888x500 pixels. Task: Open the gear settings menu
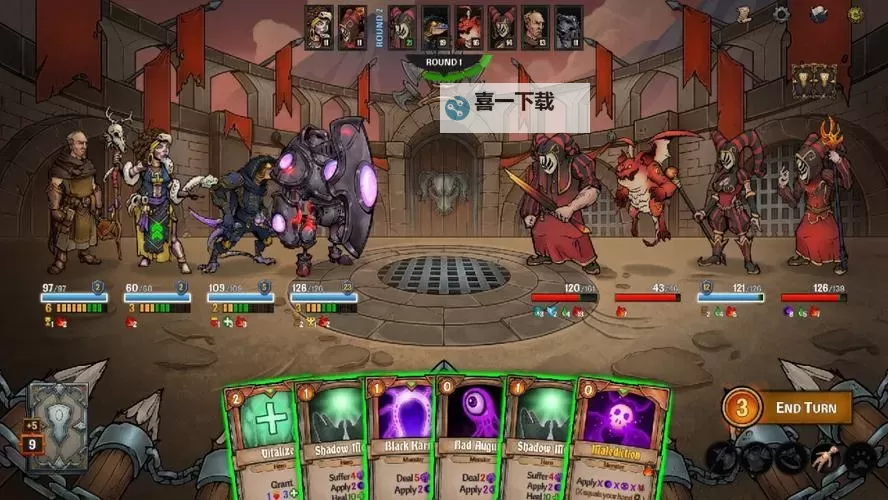[781, 14]
